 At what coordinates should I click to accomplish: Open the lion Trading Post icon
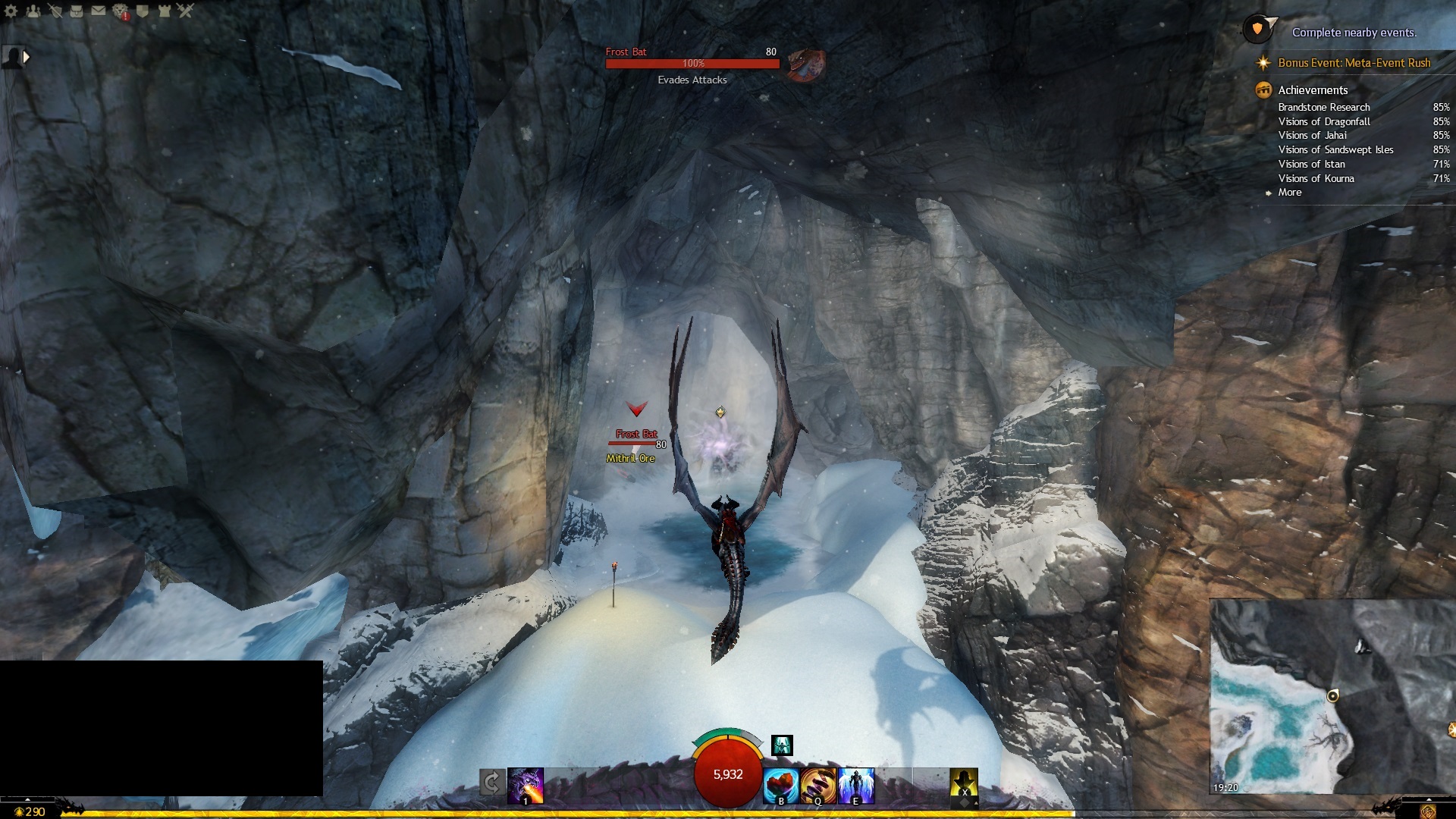pyautogui.click(x=121, y=11)
